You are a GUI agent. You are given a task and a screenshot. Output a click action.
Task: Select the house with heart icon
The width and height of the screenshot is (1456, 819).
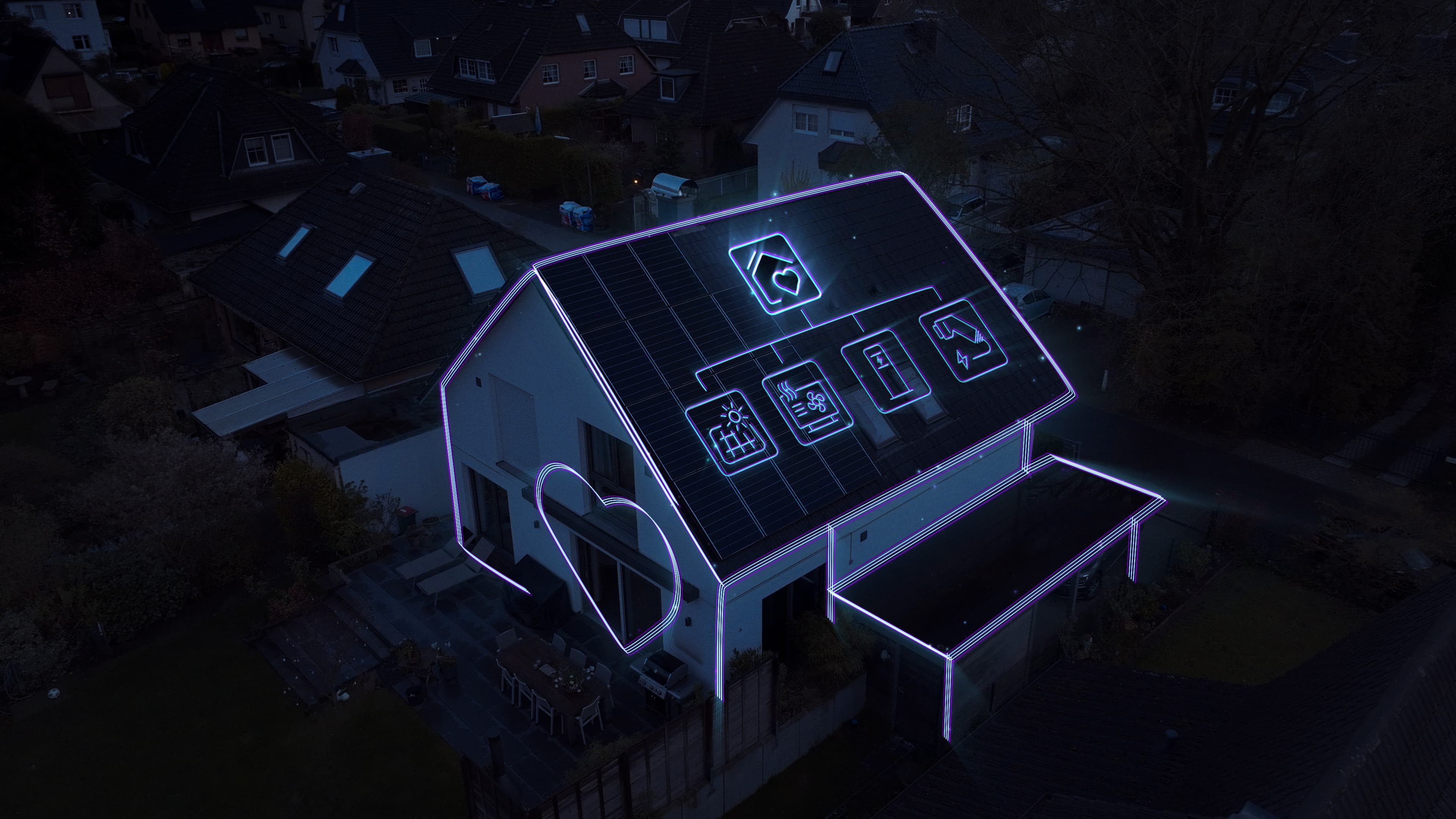point(774,273)
